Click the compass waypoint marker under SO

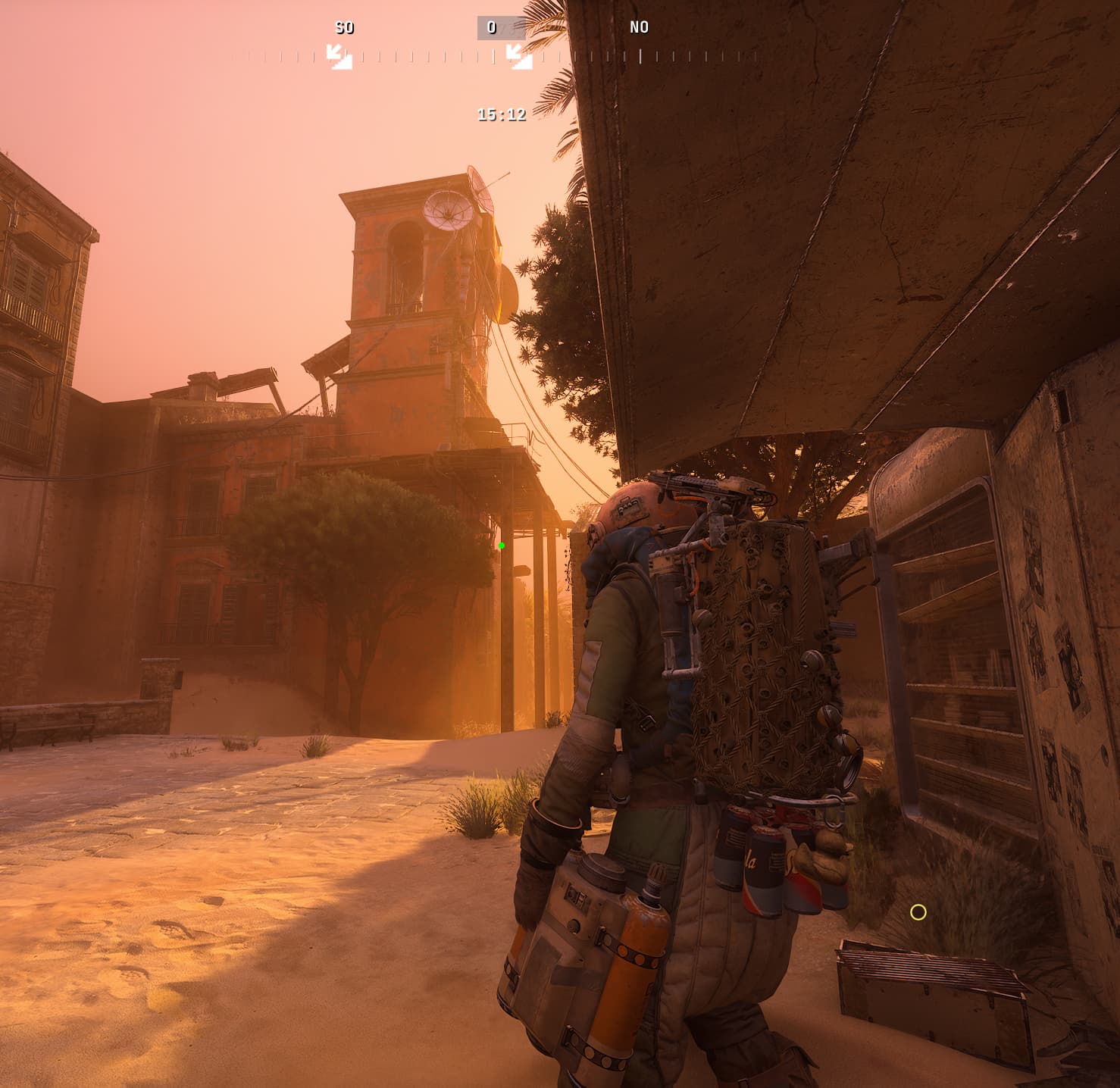point(339,56)
